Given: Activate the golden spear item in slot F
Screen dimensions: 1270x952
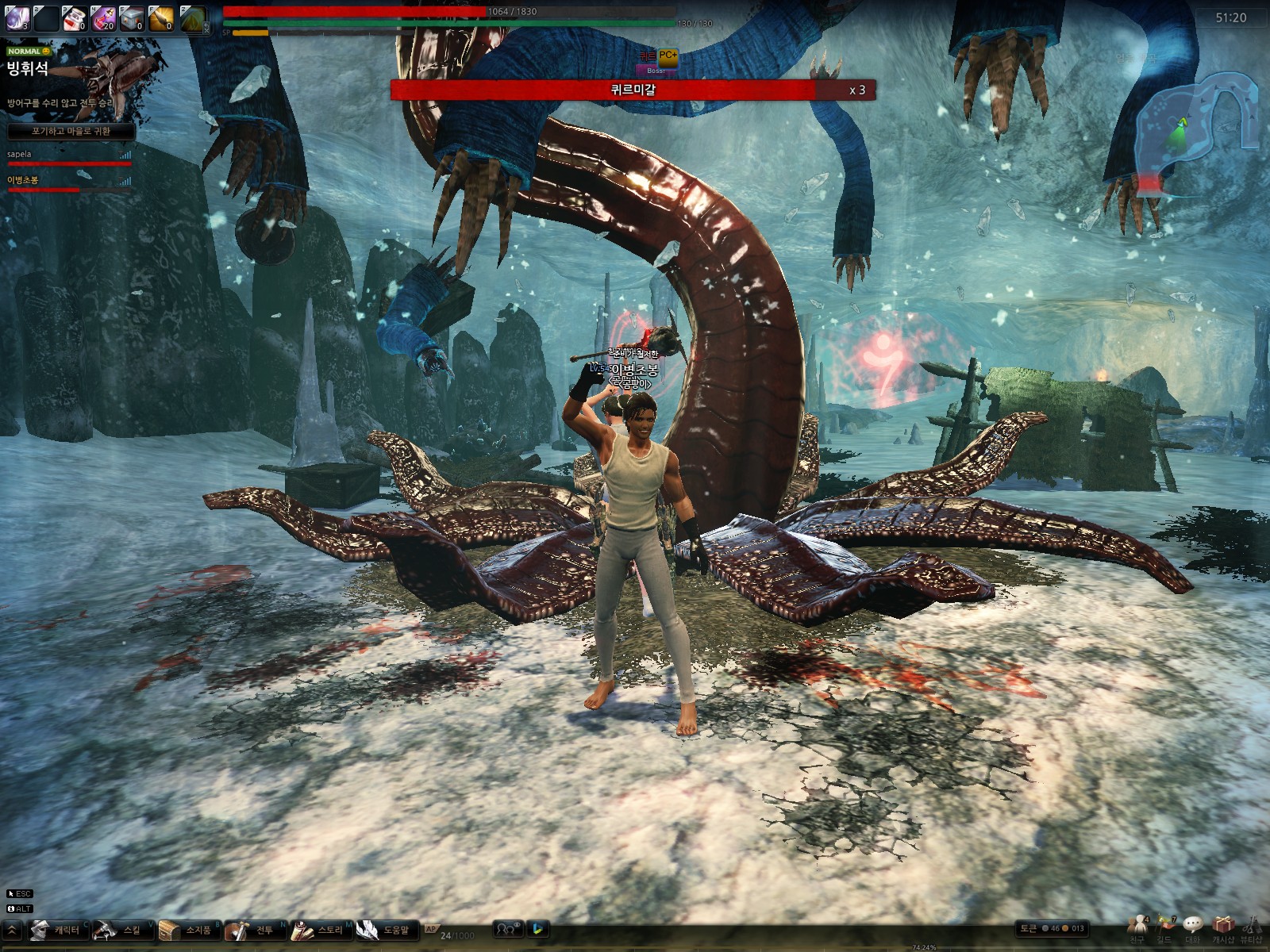Looking at the screenshot, I should pos(160,17).
